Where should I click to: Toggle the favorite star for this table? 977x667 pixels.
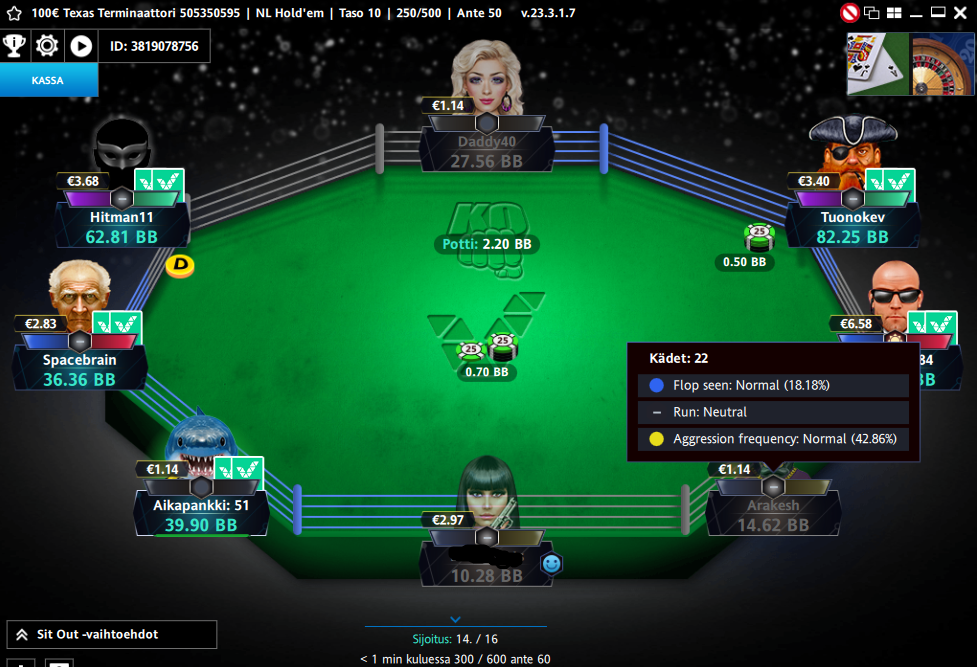(x=13, y=13)
